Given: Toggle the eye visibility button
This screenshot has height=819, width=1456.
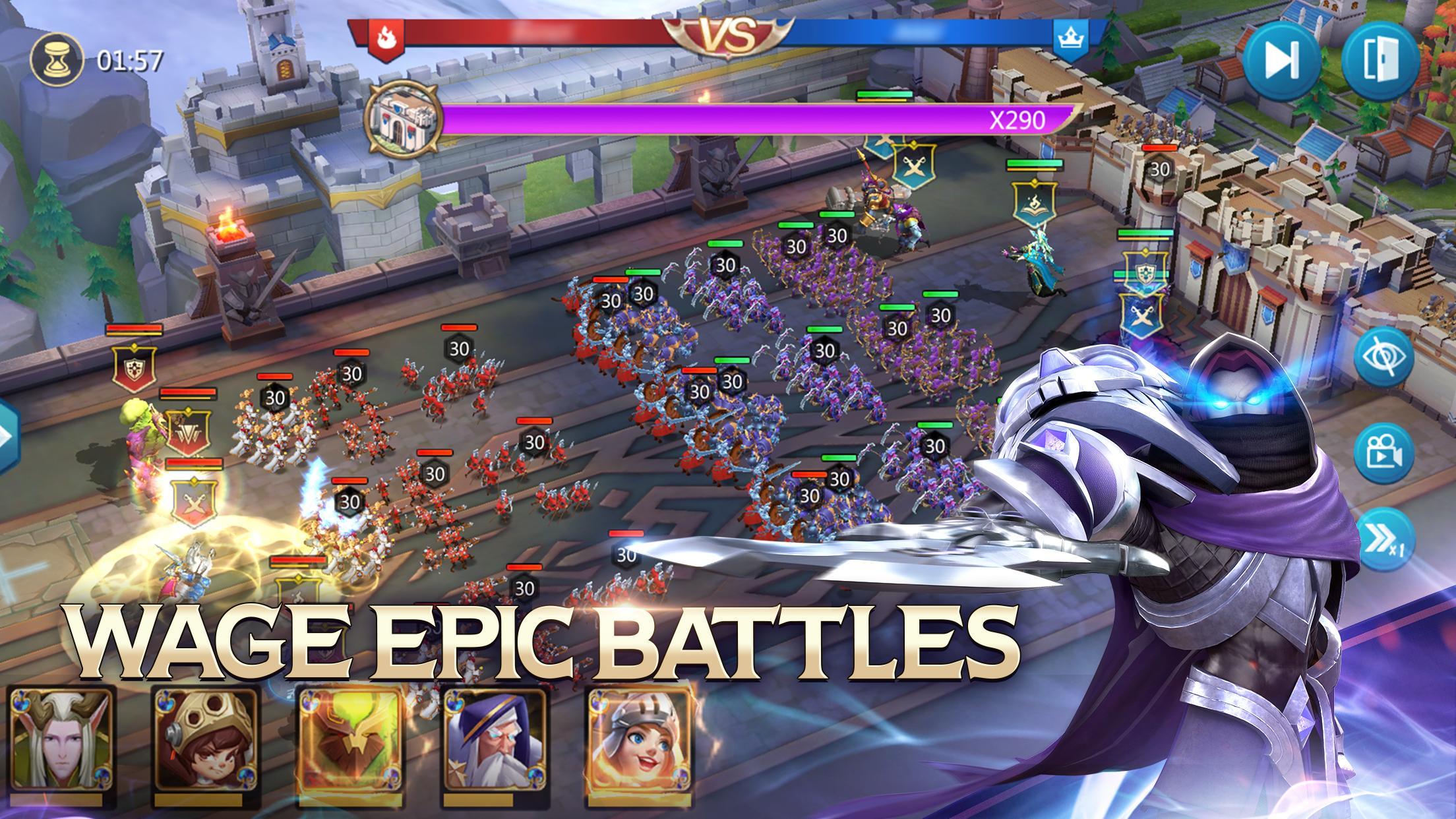Looking at the screenshot, I should (x=1384, y=357).
